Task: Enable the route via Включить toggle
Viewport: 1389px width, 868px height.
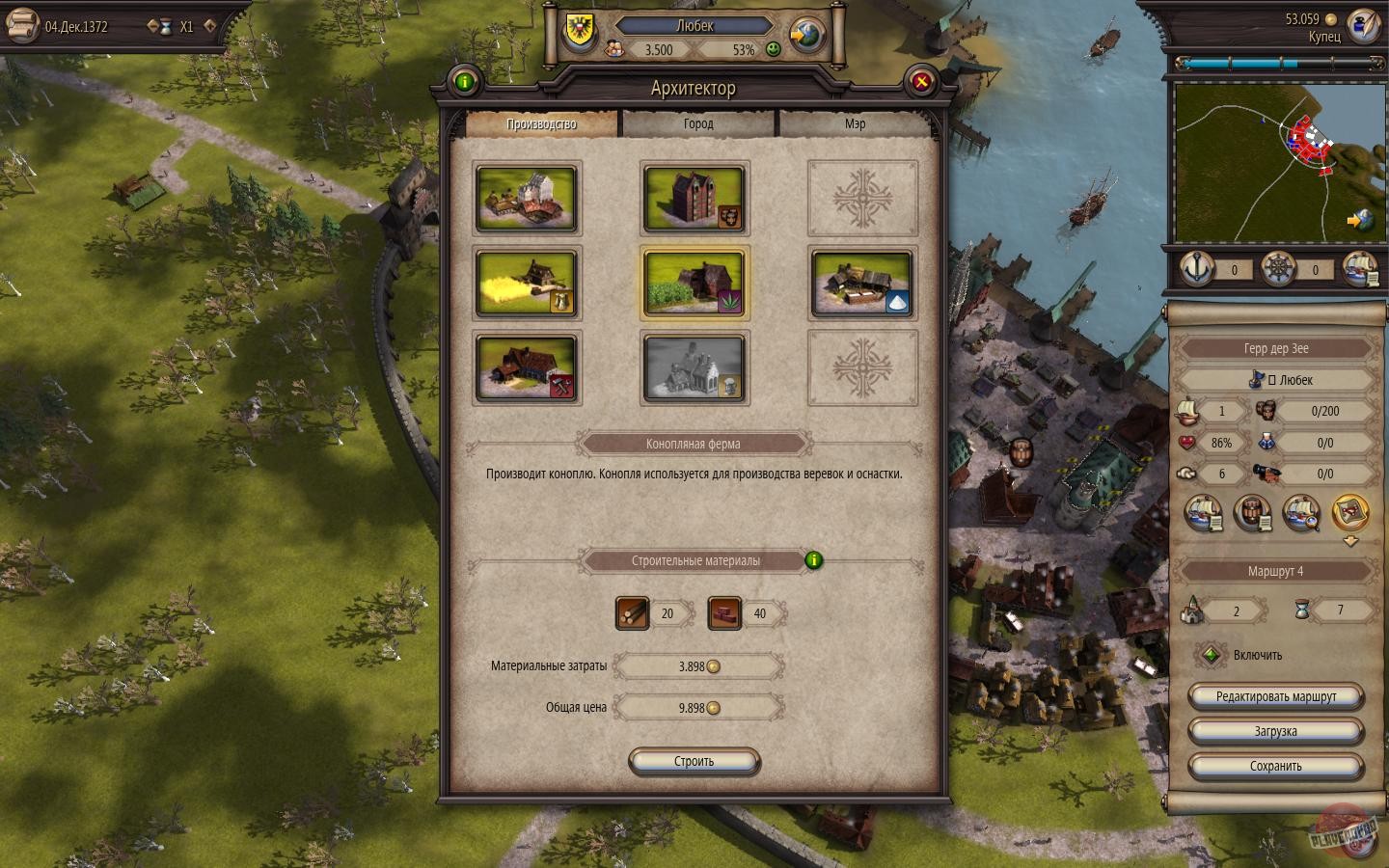Action: click(1212, 655)
